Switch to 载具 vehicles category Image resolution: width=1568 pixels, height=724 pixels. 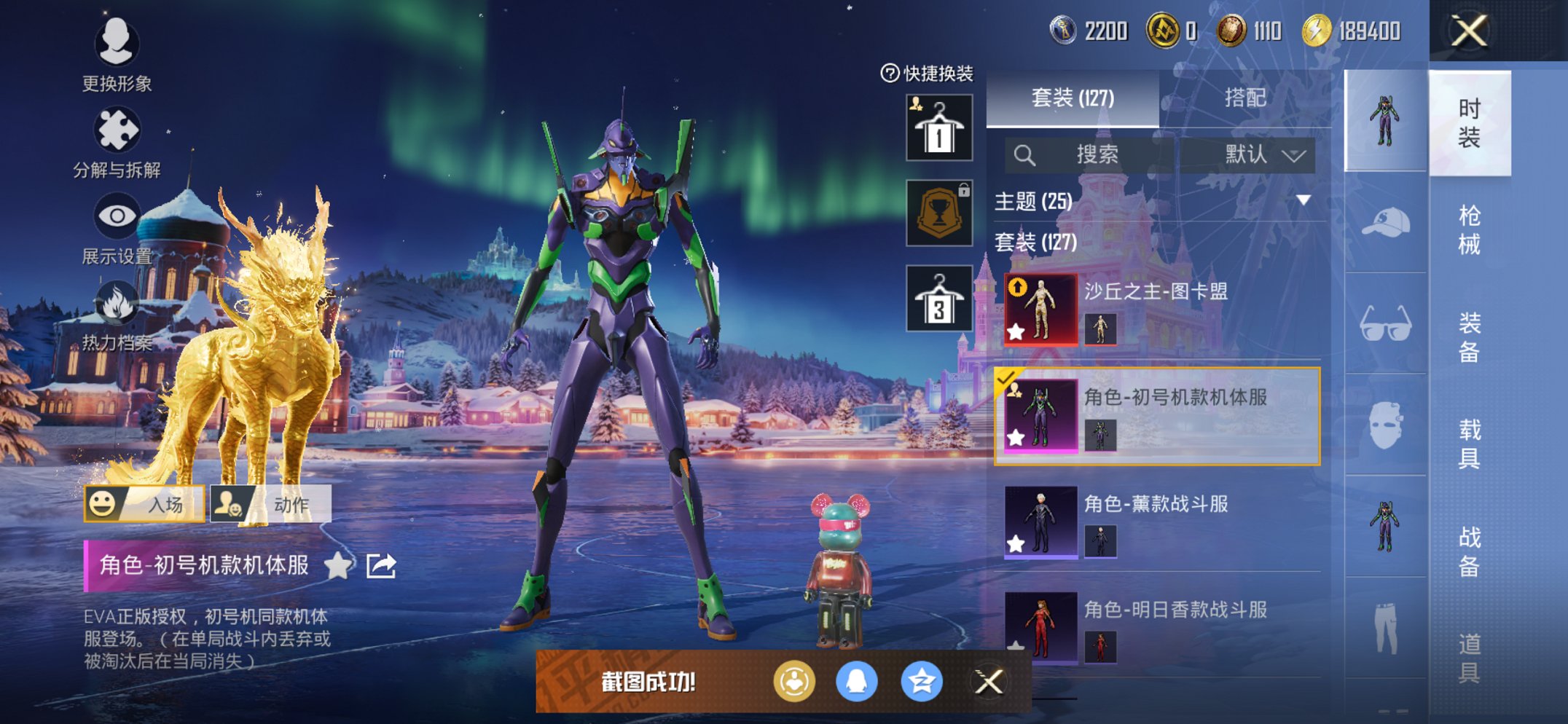[x=1468, y=443]
